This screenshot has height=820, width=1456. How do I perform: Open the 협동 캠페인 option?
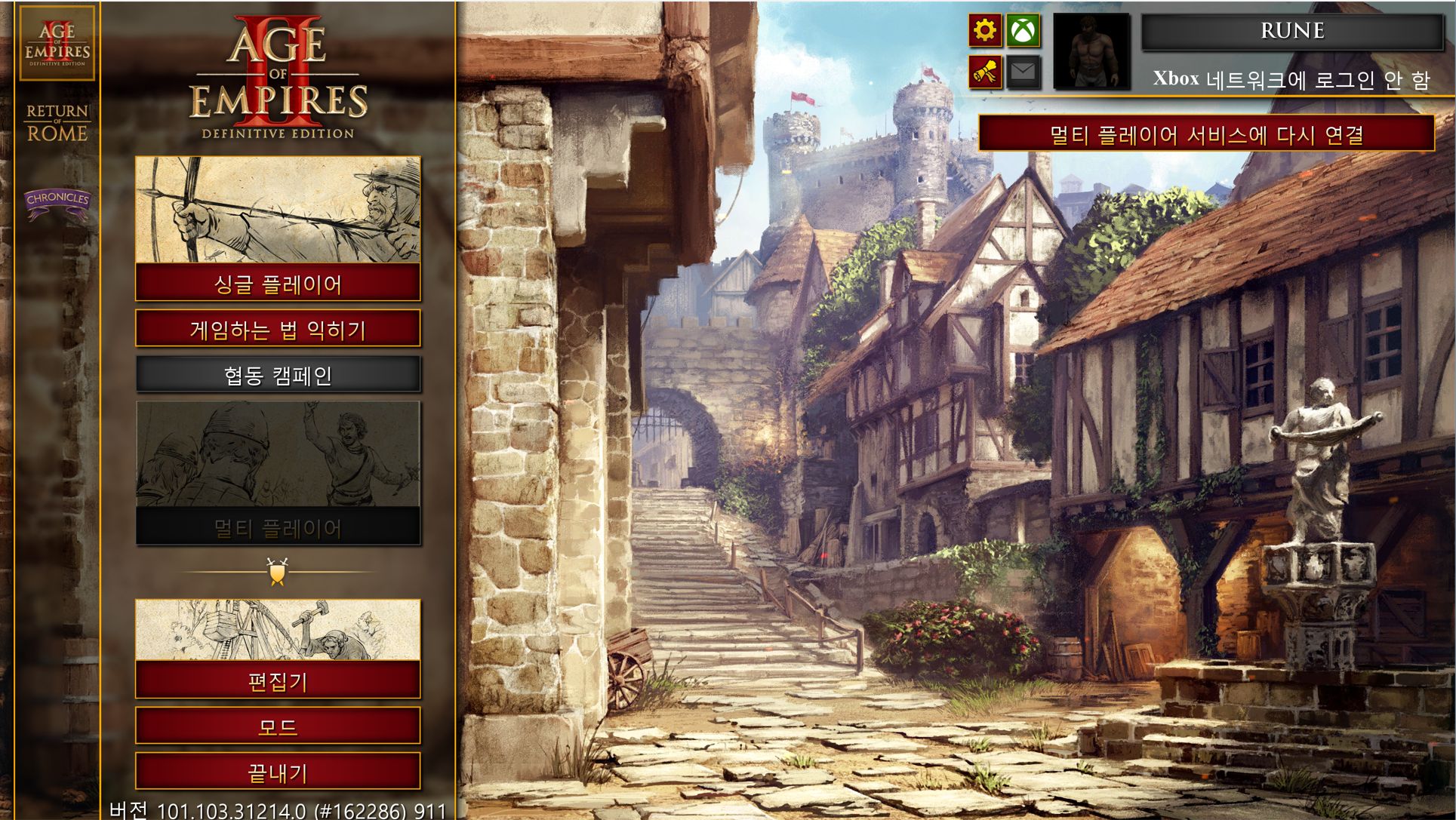(x=278, y=375)
